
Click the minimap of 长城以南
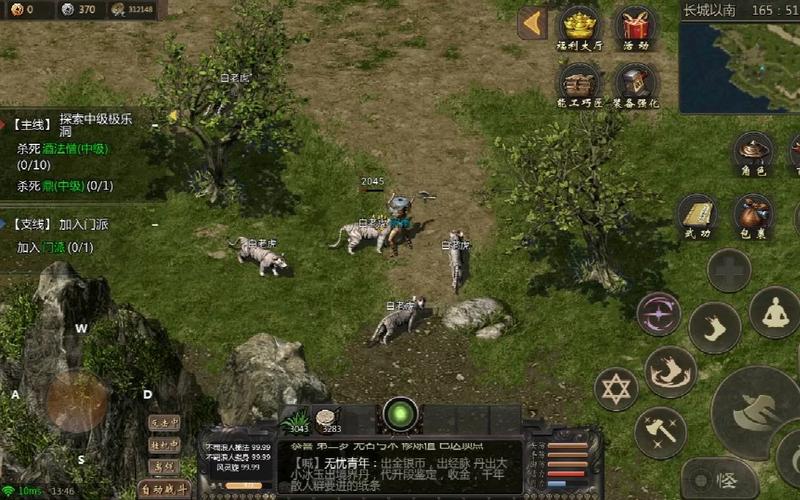pos(739,66)
